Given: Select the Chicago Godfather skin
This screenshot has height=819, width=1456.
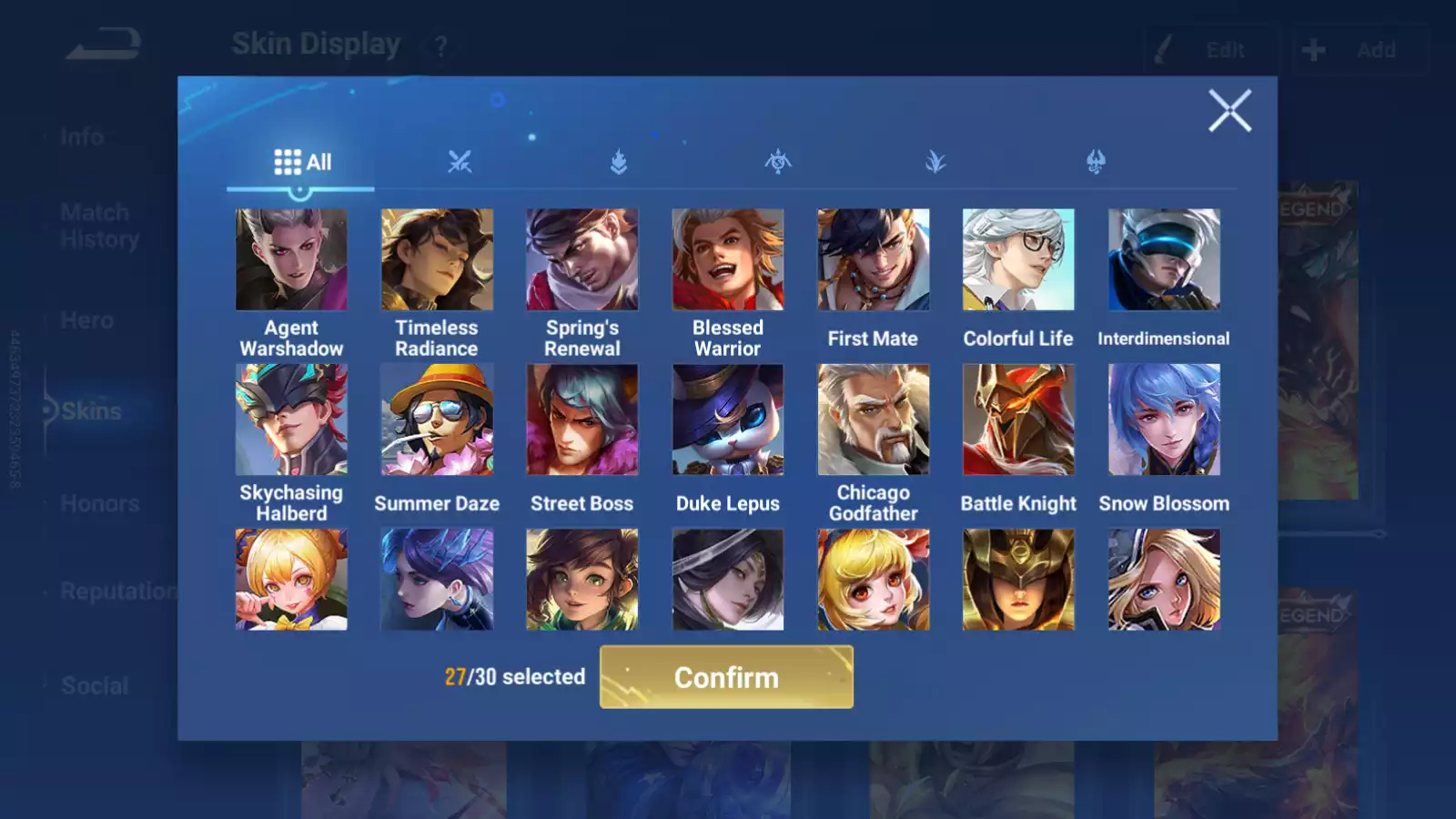Looking at the screenshot, I should pos(873,420).
